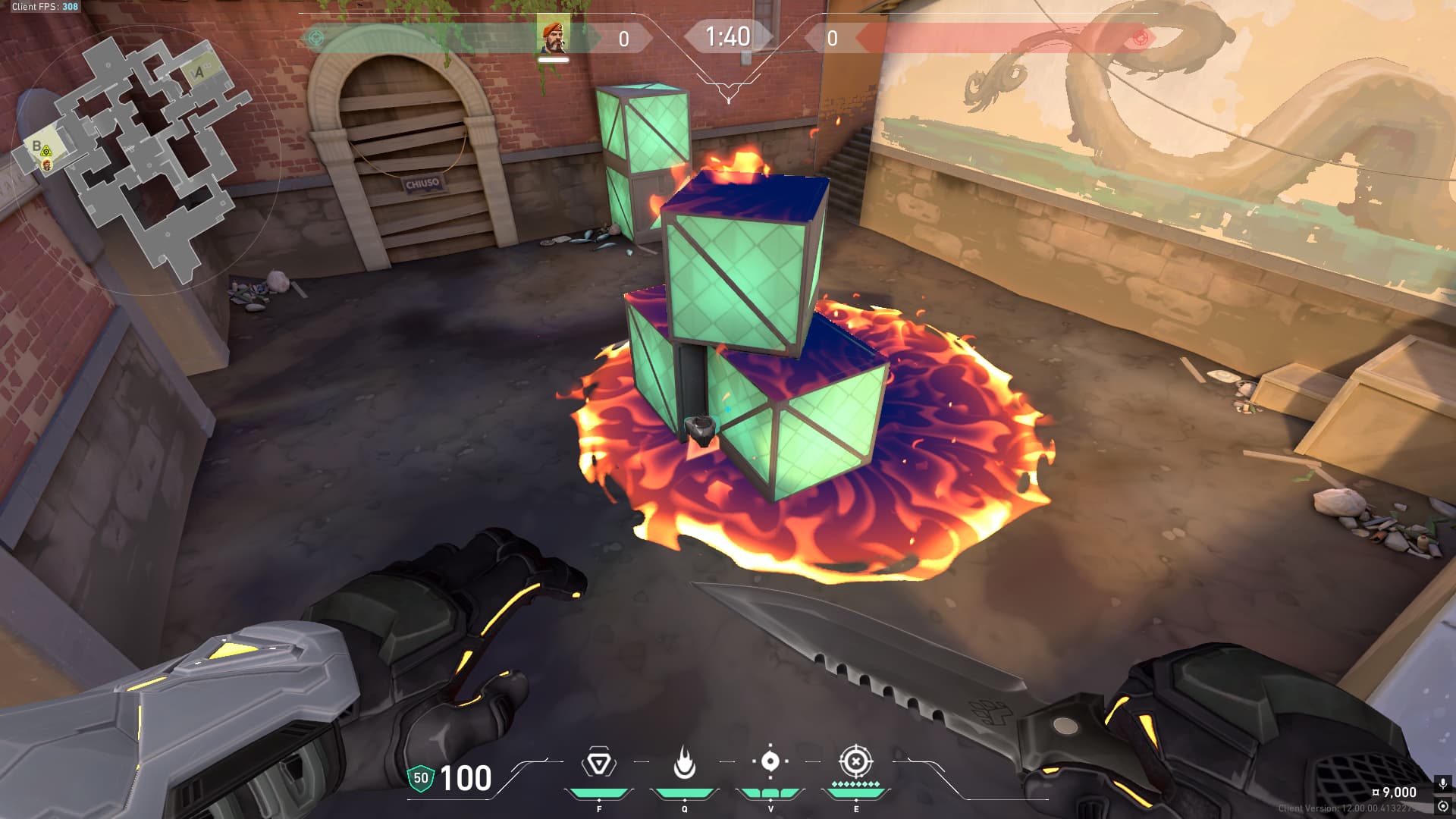The width and height of the screenshot is (1456, 819).
Task: Use the Sky Smoke ability icon
Action: [770, 761]
